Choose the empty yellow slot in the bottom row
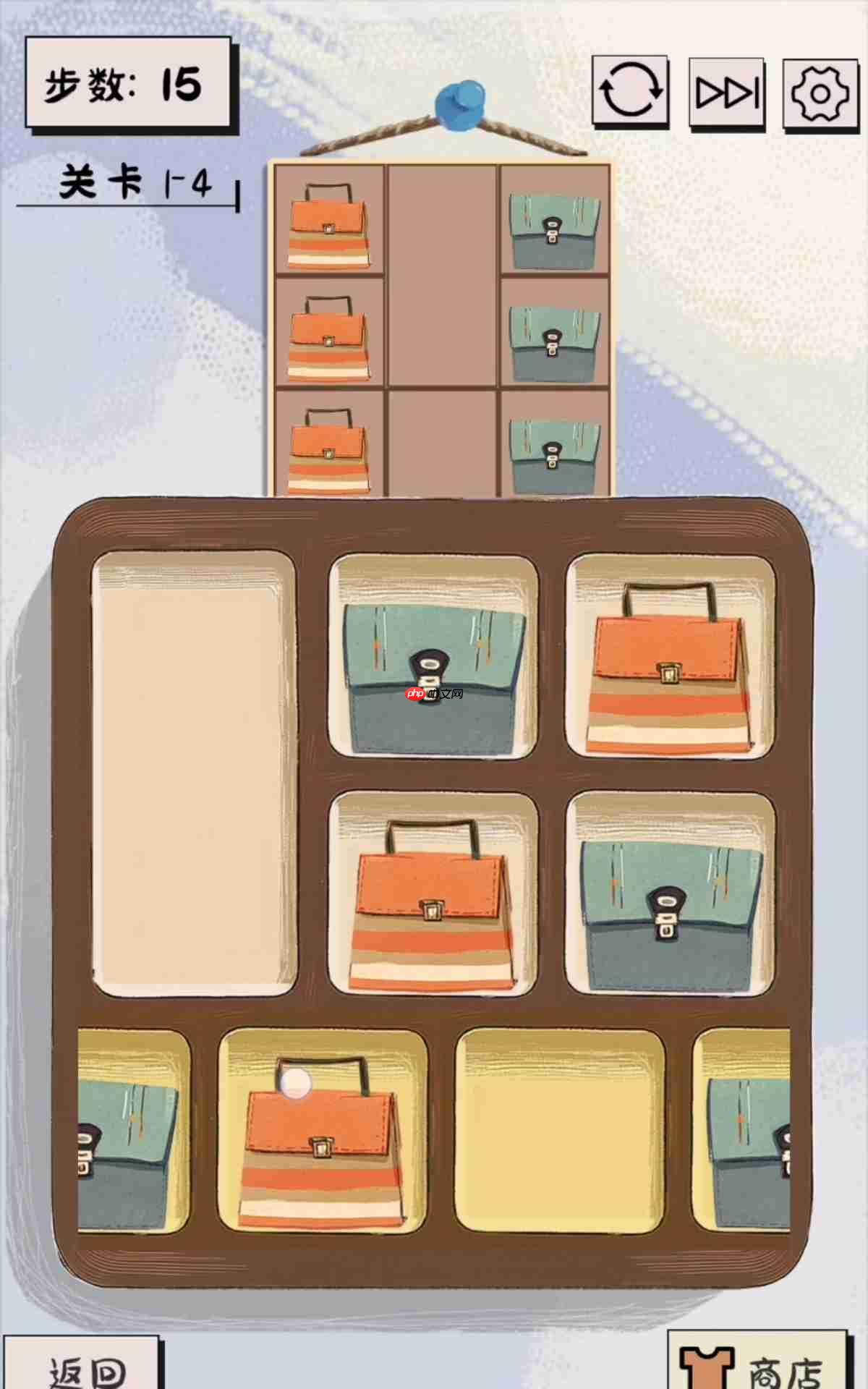 tap(560, 1132)
